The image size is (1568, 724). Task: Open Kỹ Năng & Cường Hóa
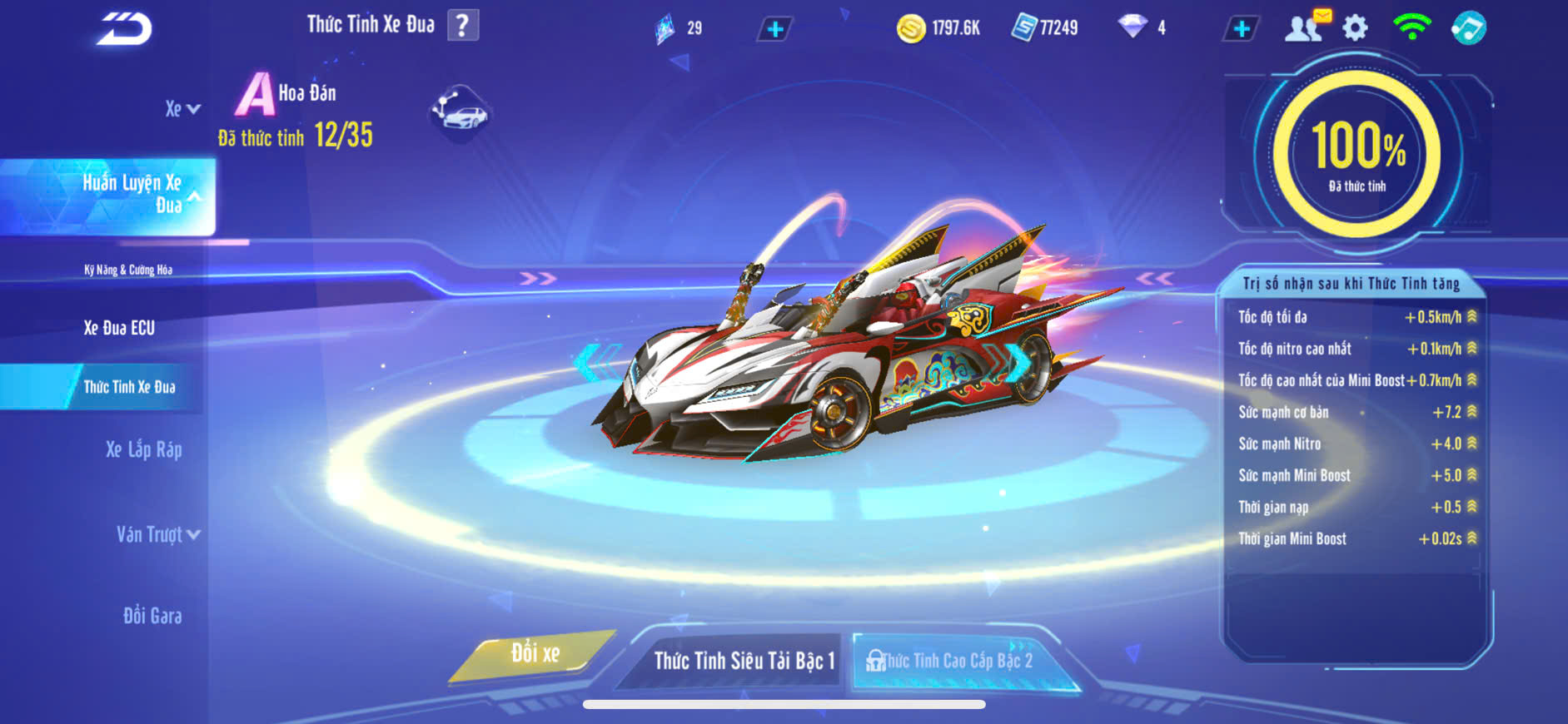(128, 270)
